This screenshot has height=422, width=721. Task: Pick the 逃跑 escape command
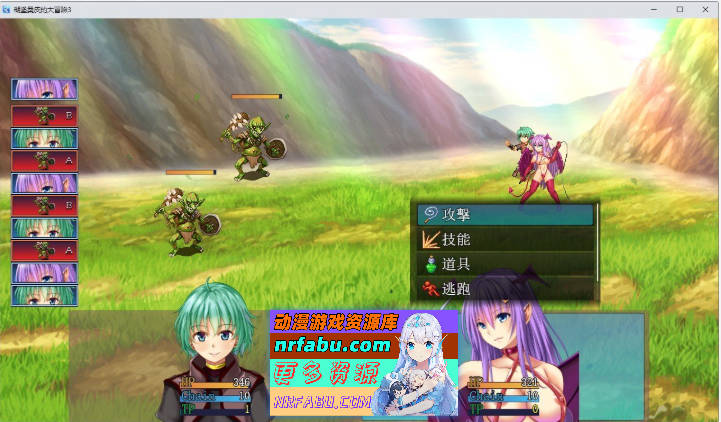coord(506,289)
